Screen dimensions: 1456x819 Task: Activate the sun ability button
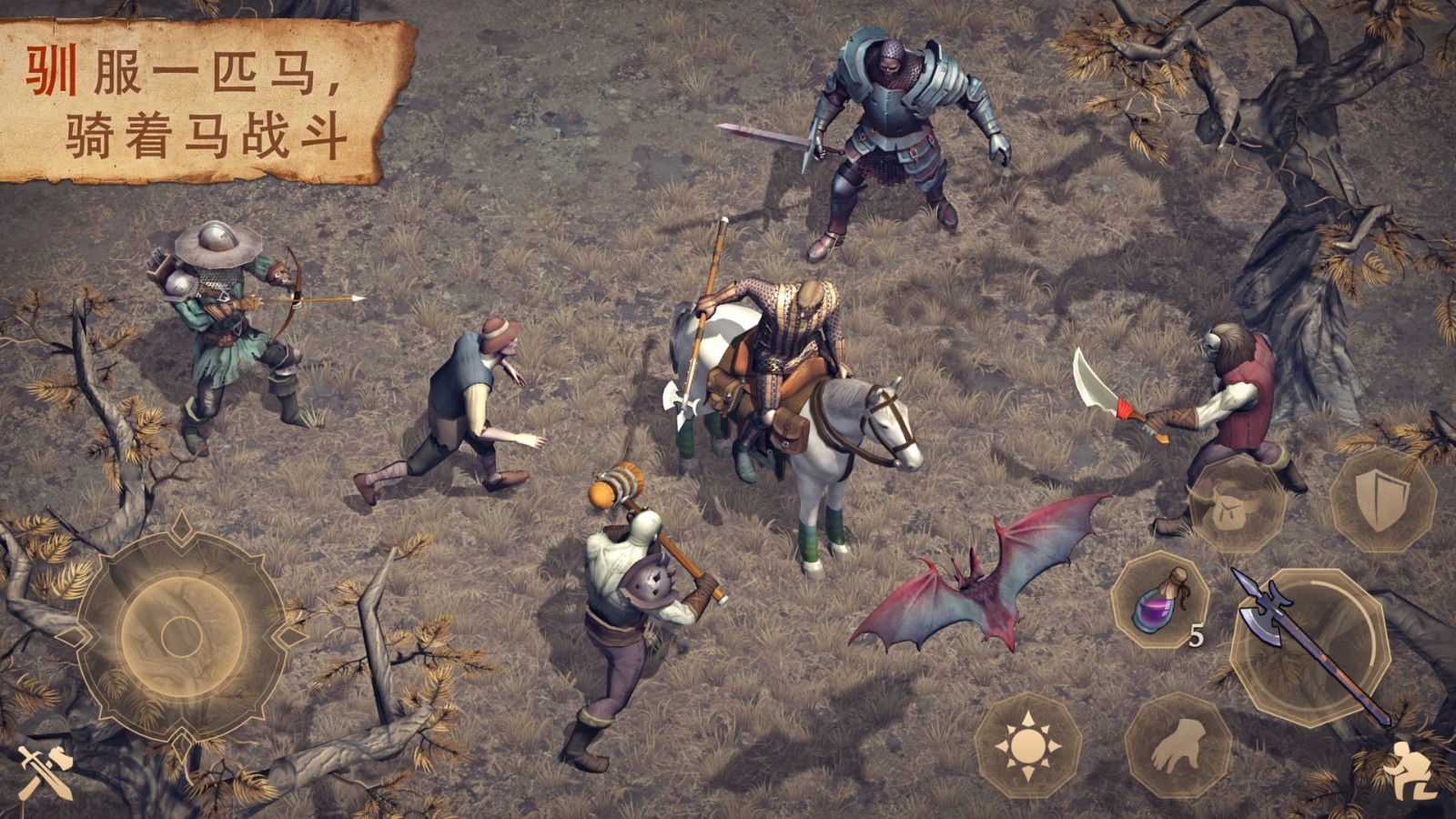(x=1028, y=746)
